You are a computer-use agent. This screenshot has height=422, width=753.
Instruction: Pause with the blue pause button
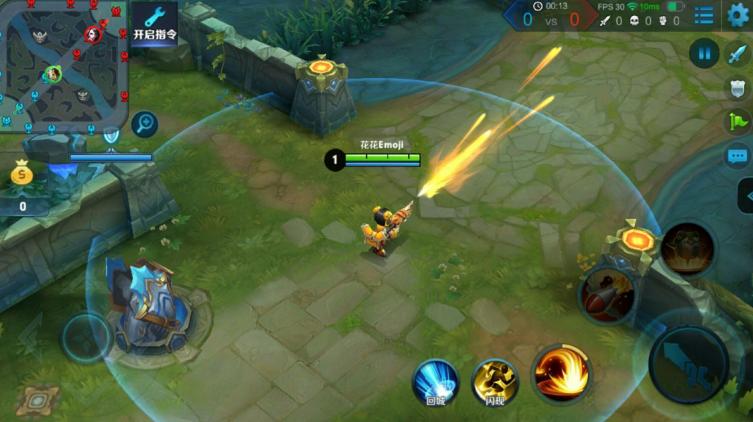point(704,52)
